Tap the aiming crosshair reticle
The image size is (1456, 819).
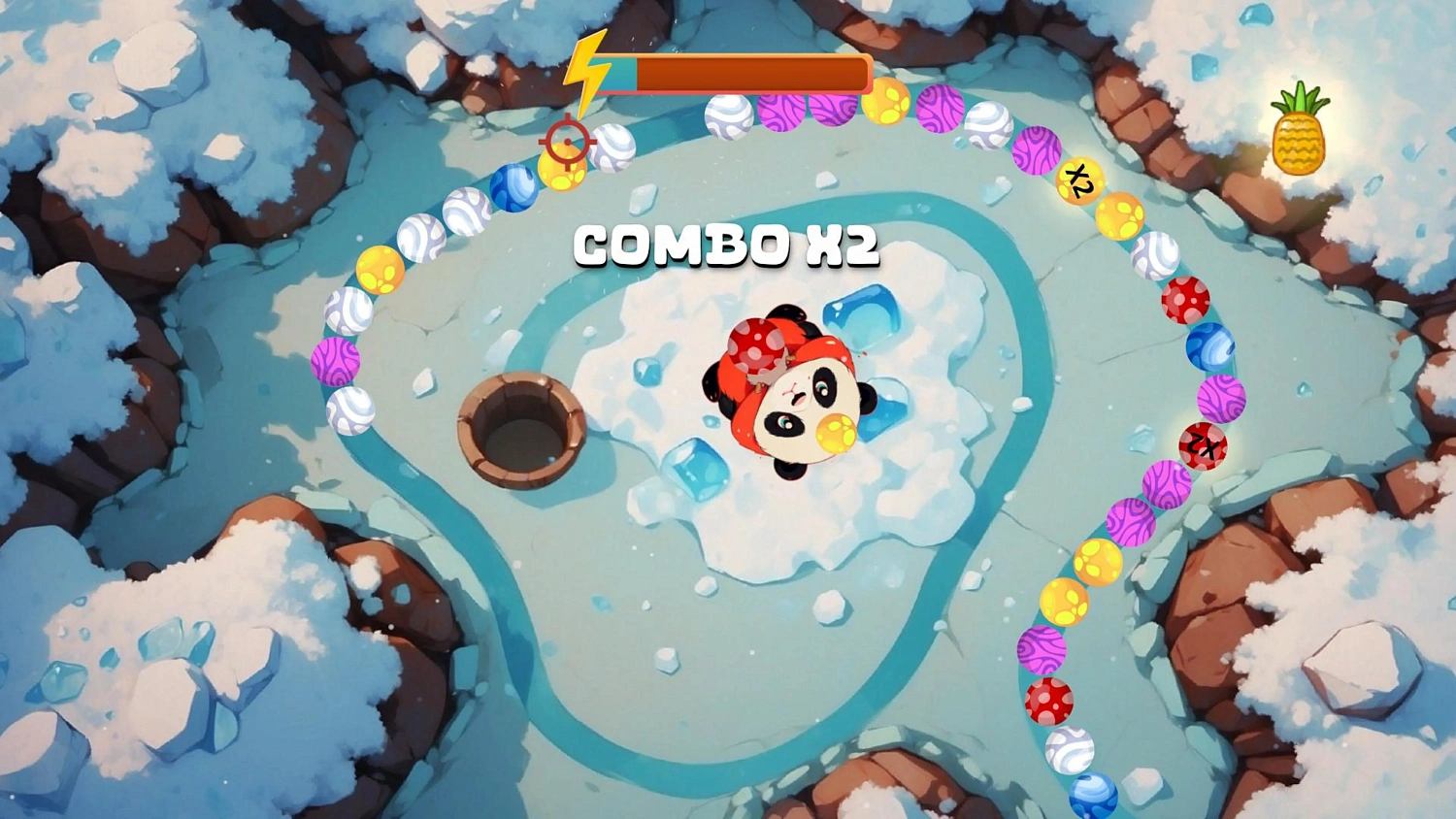[x=566, y=142]
